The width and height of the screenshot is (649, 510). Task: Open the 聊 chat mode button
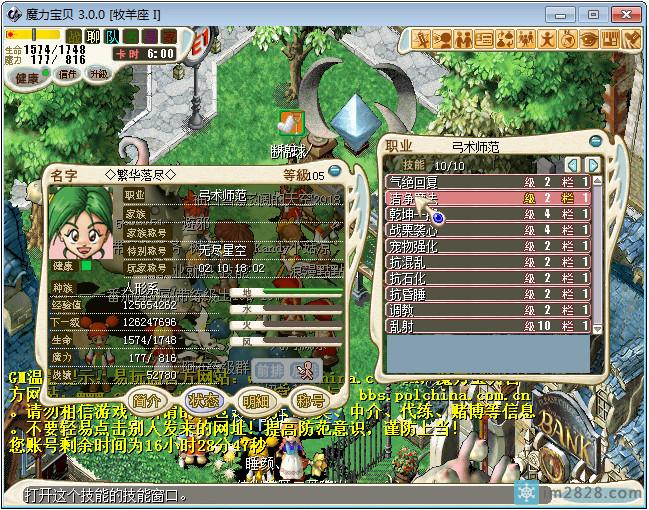(x=92, y=37)
